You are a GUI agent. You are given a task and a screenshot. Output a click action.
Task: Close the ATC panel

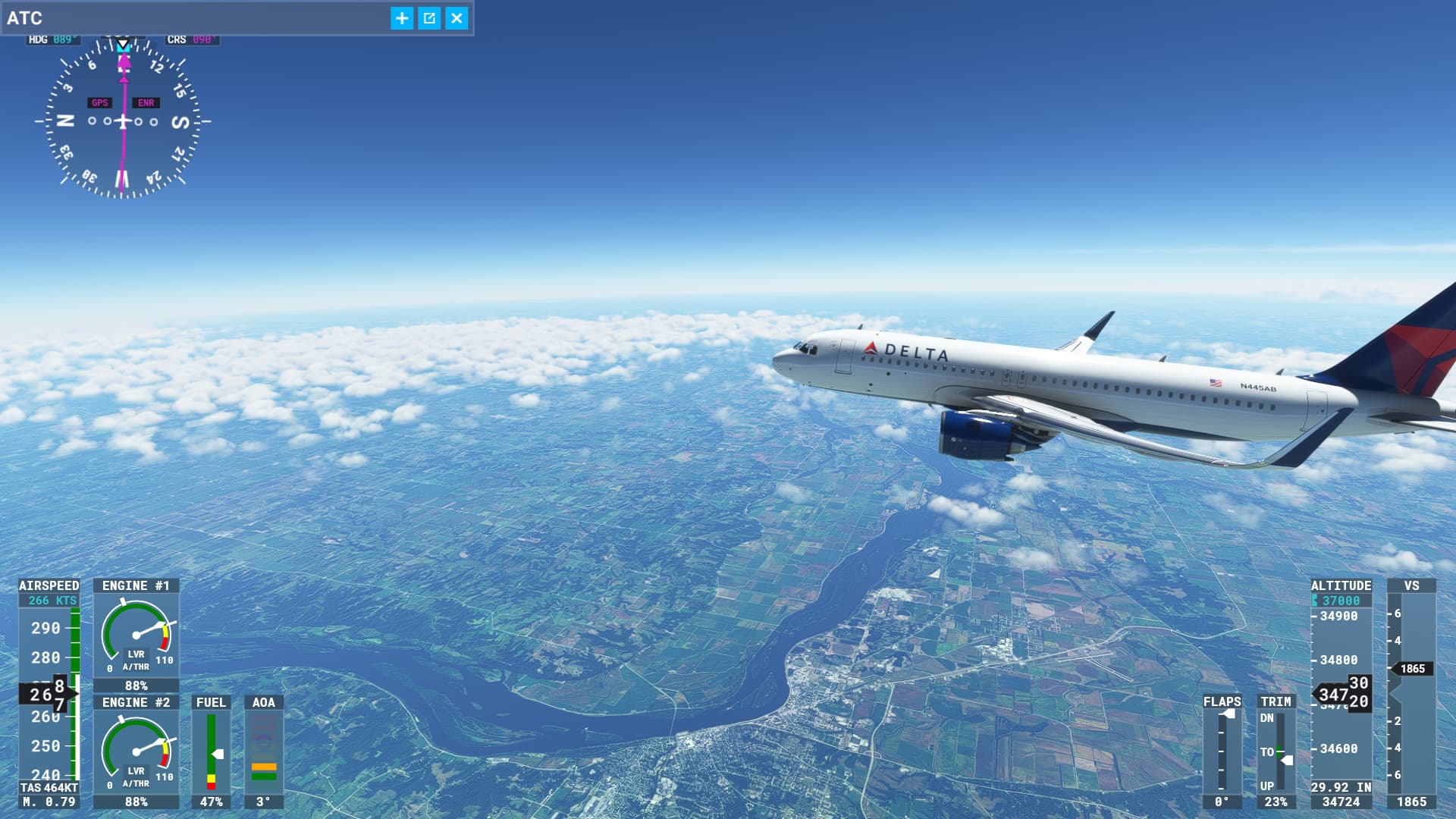(457, 18)
